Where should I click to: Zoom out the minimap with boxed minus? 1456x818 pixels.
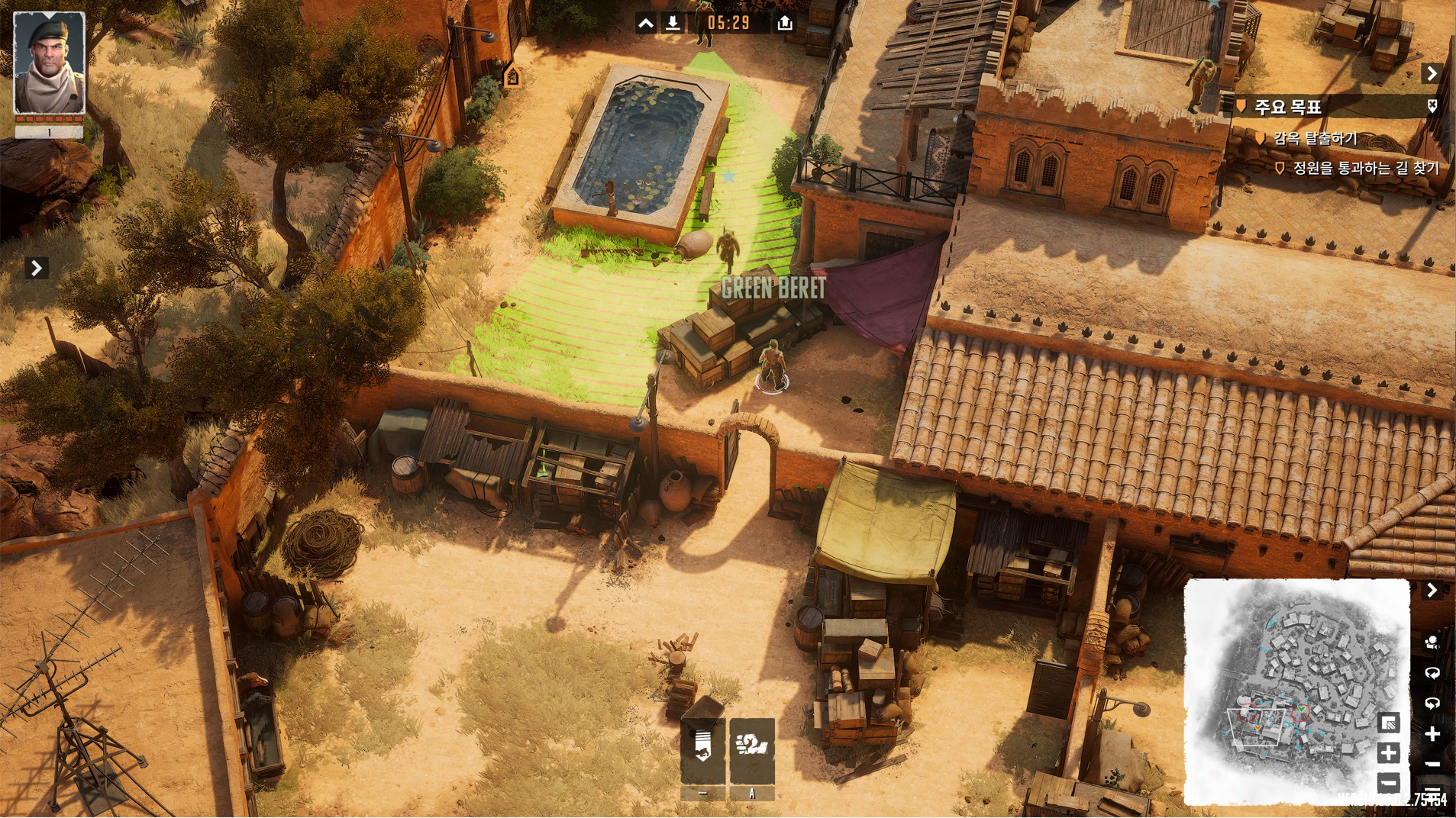(1389, 782)
